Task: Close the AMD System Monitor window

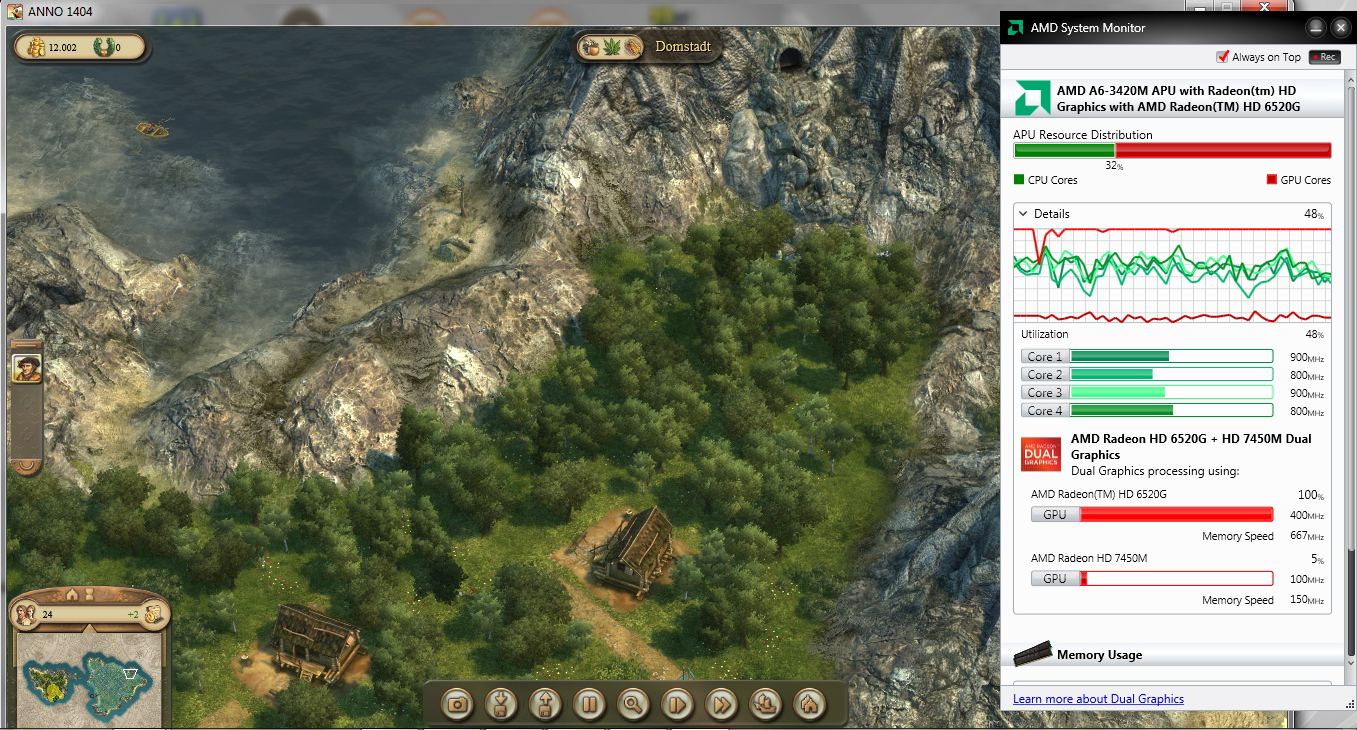Action: (1340, 27)
